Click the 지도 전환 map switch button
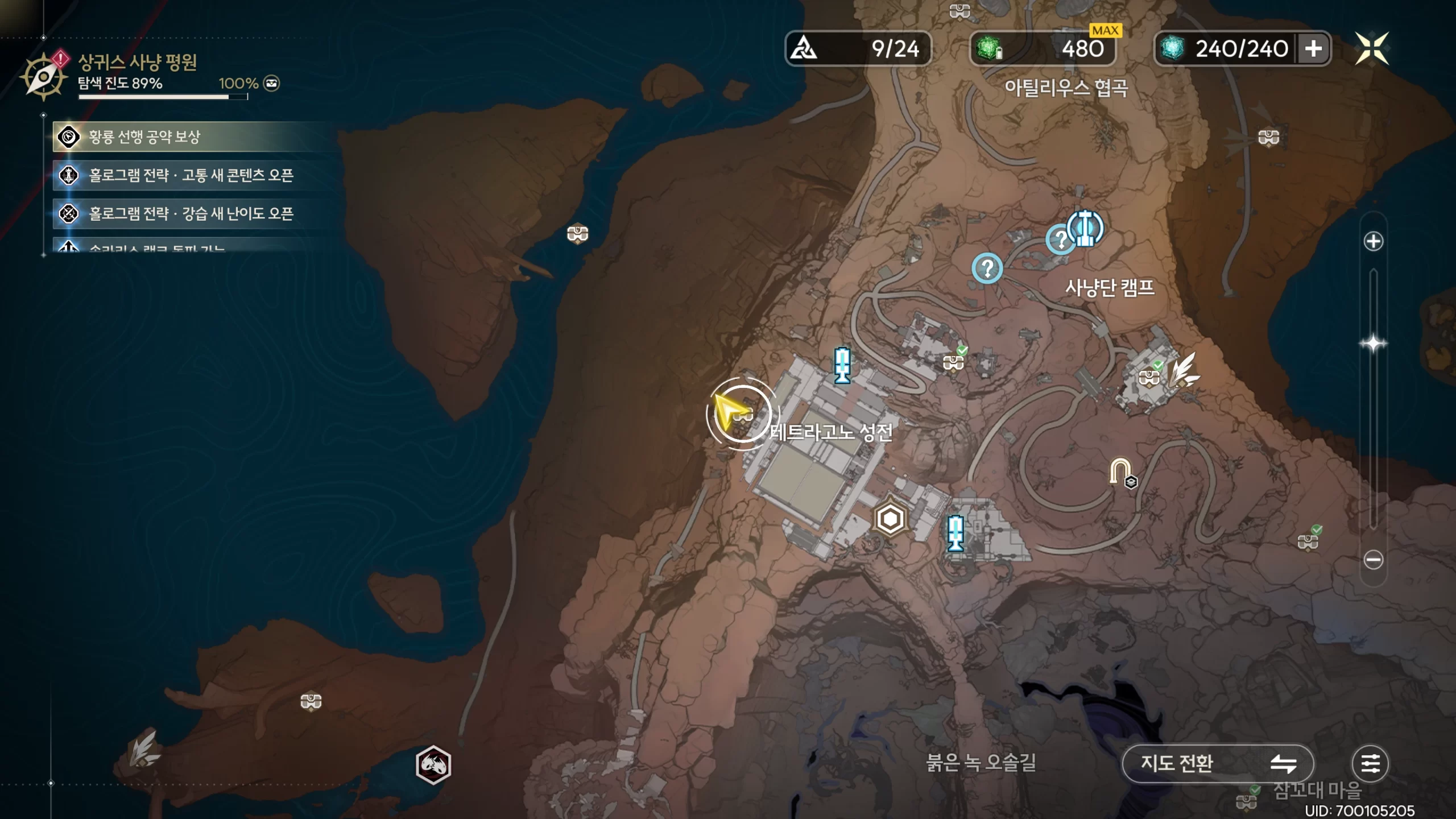1456x819 pixels. click(1217, 763)
